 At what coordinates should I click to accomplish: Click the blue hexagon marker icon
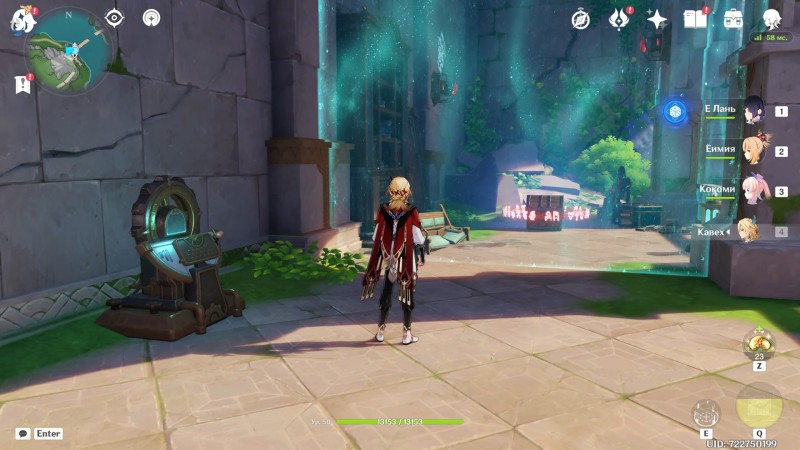click(x=675, y=111)
